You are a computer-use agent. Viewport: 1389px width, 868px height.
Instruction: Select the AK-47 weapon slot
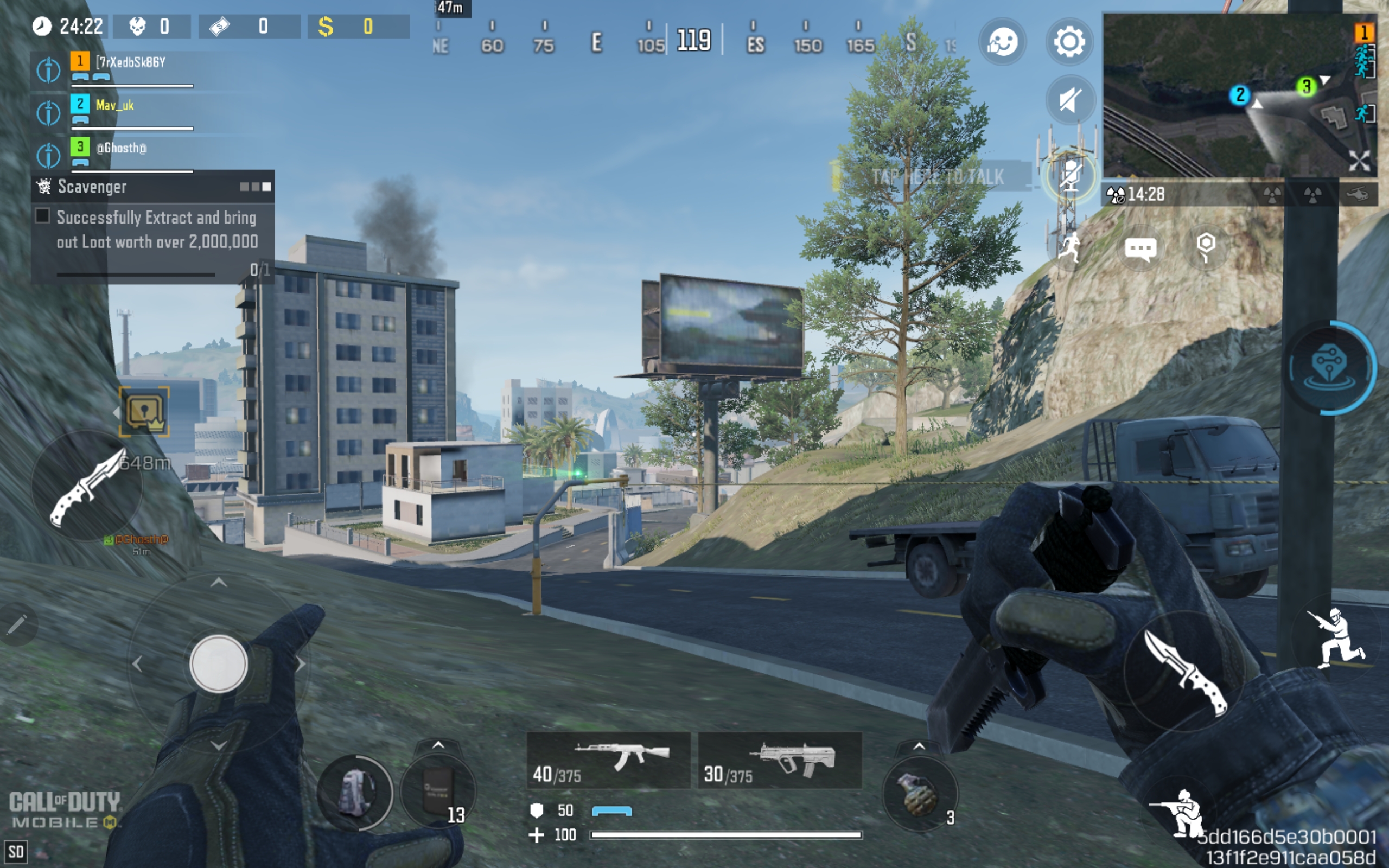pos(608,760)
